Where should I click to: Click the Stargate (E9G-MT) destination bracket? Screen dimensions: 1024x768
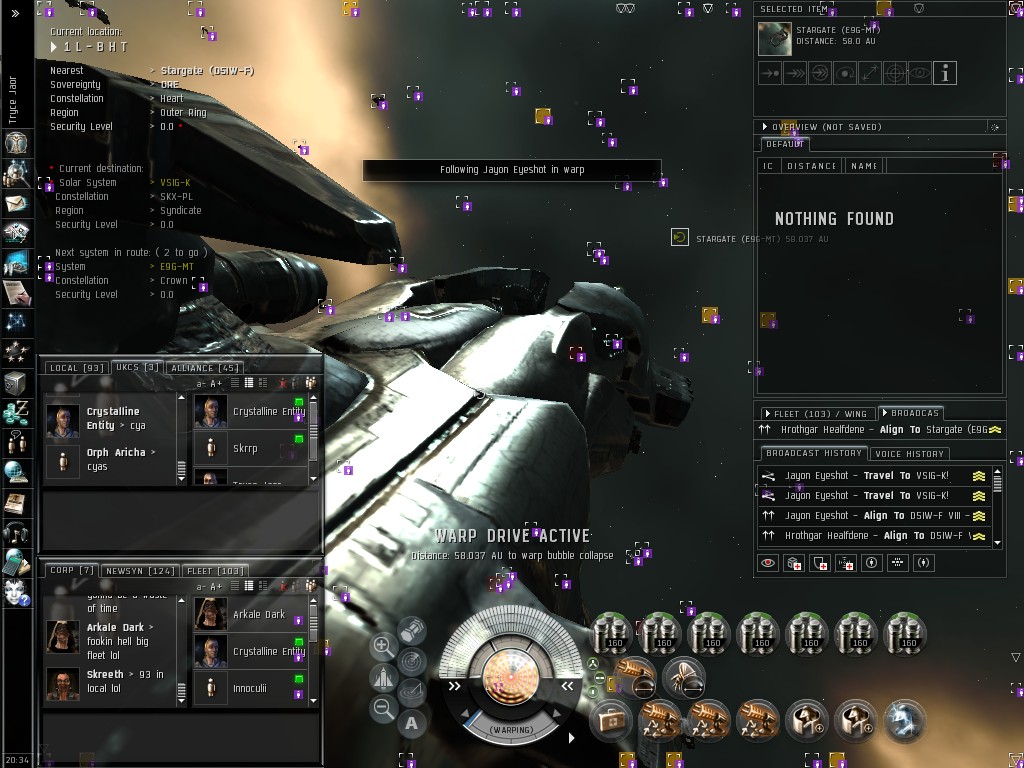pos(680,238)
